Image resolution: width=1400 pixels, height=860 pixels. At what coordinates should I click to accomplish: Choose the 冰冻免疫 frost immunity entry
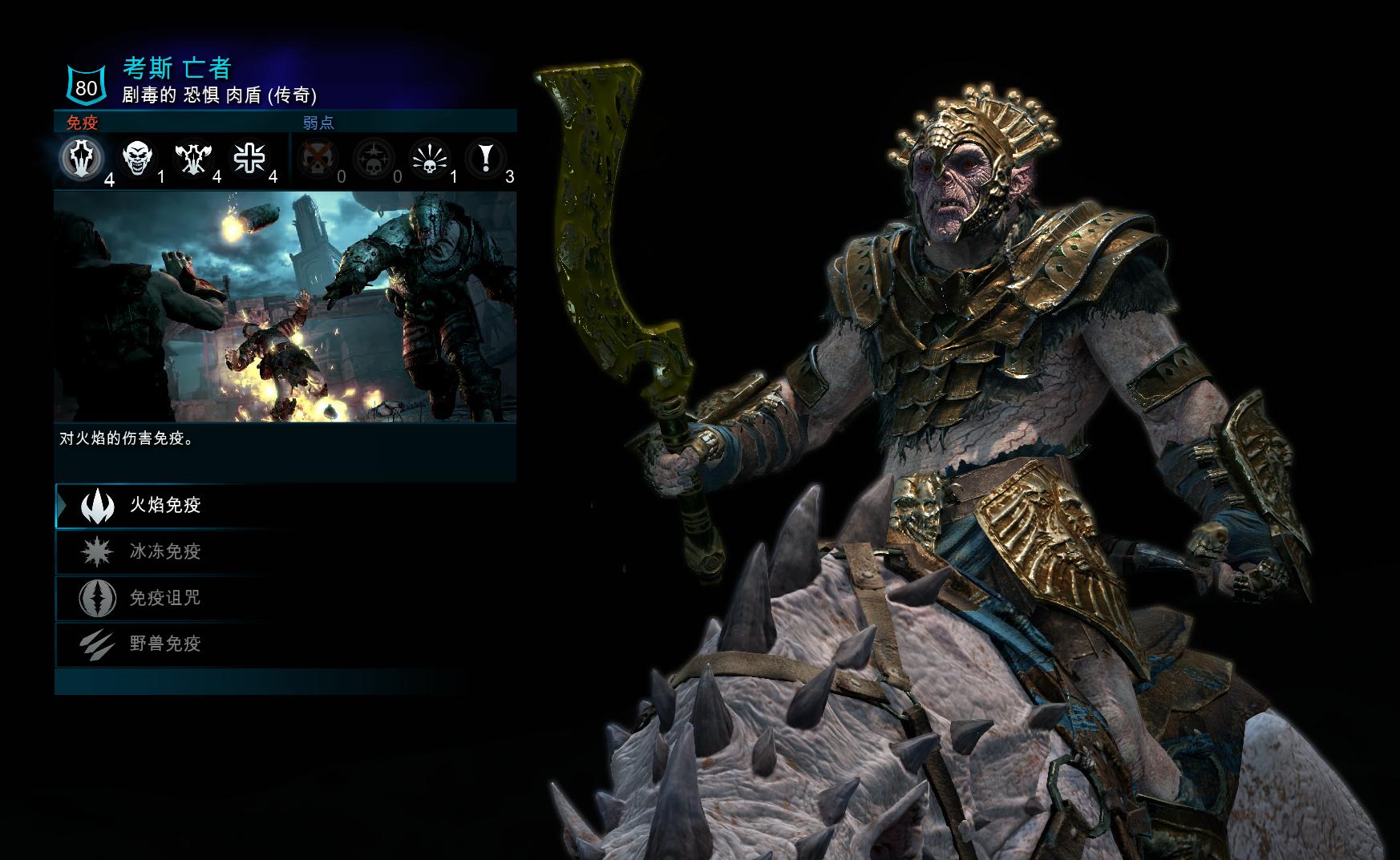point(165,551)
